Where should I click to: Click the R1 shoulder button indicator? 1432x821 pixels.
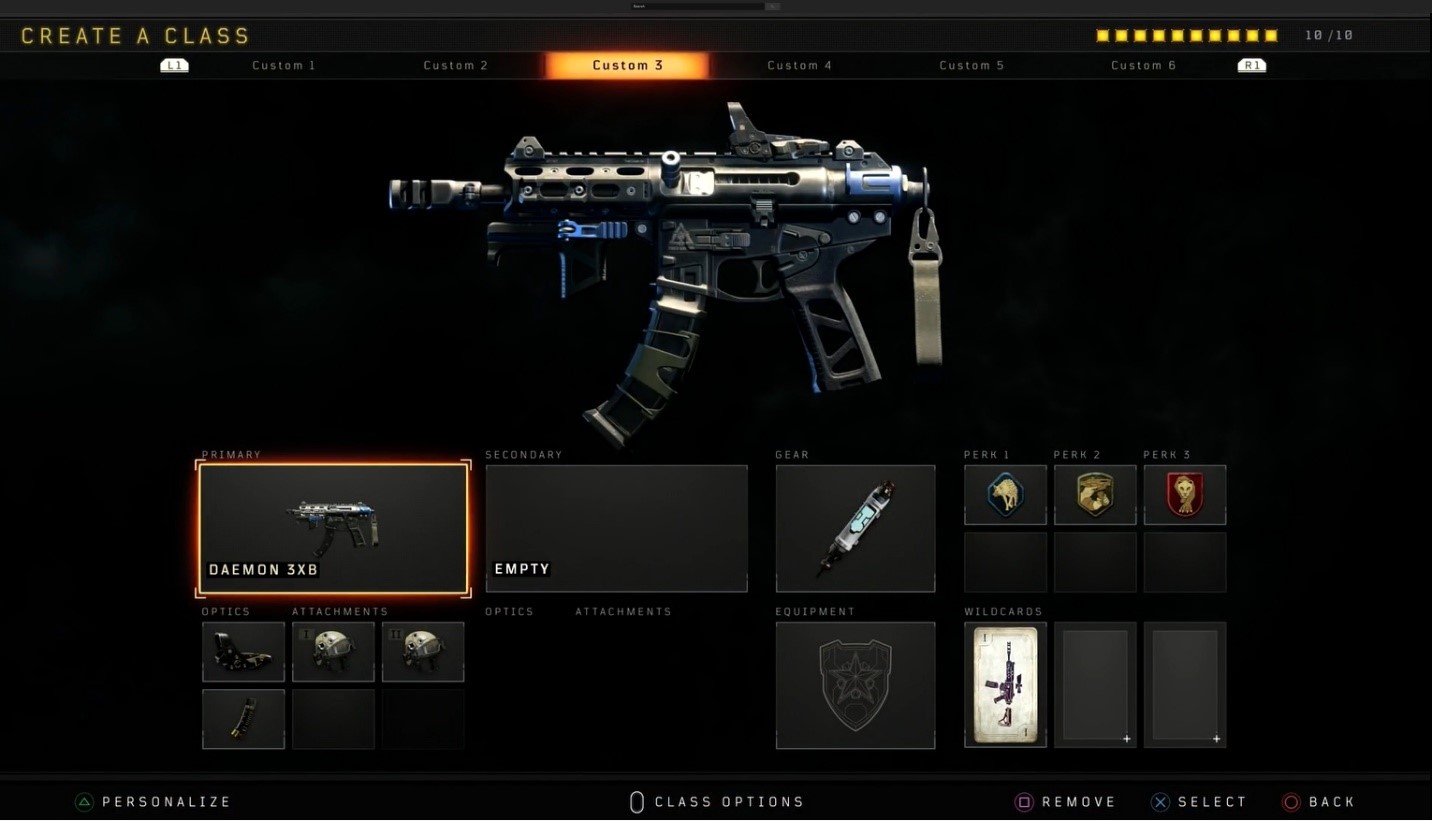1251,65
